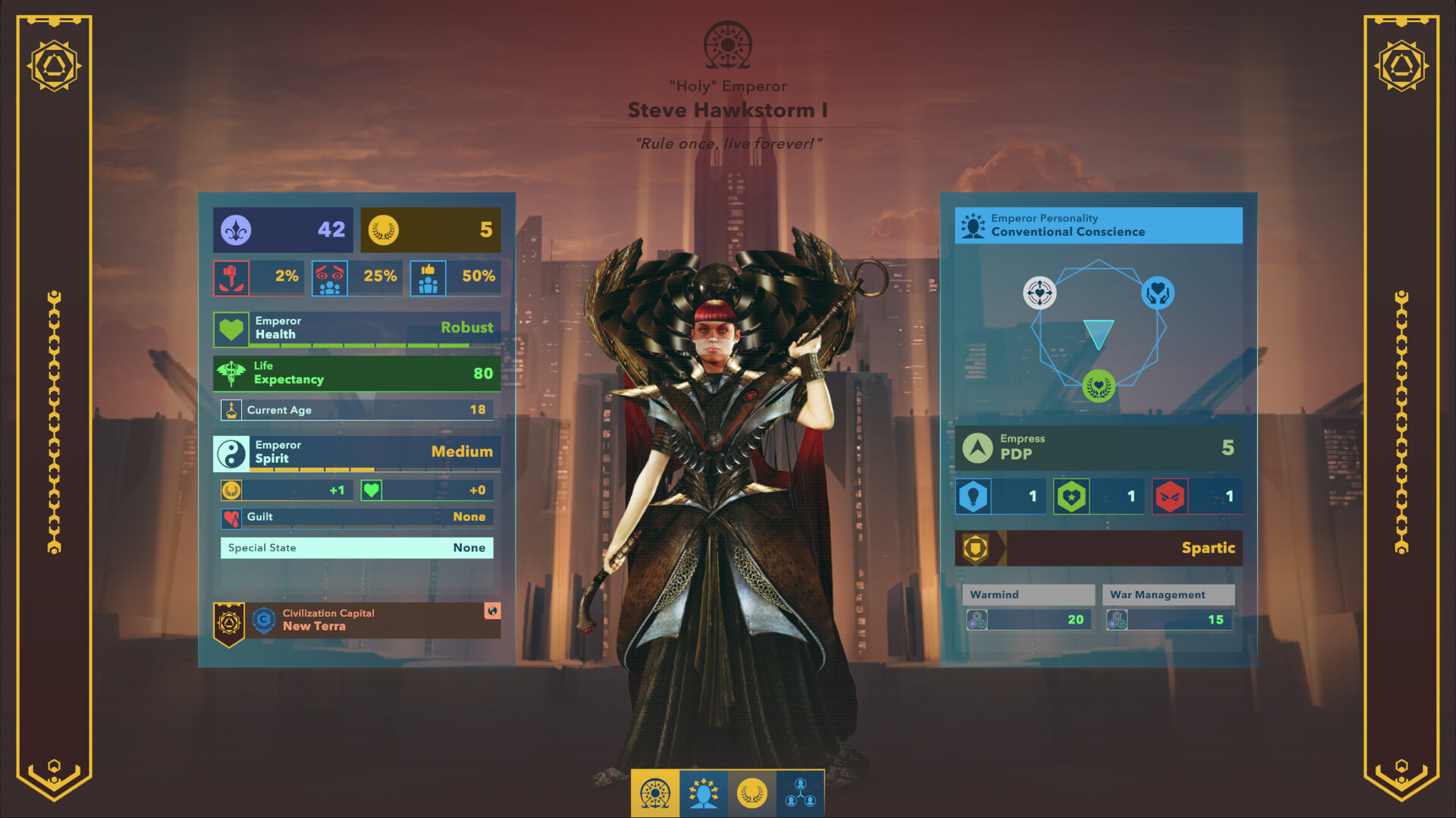Viewport: 1456px width, 818px height.
Task: Open the gold laurel wreath tab
Action: [x=752, y=794]
